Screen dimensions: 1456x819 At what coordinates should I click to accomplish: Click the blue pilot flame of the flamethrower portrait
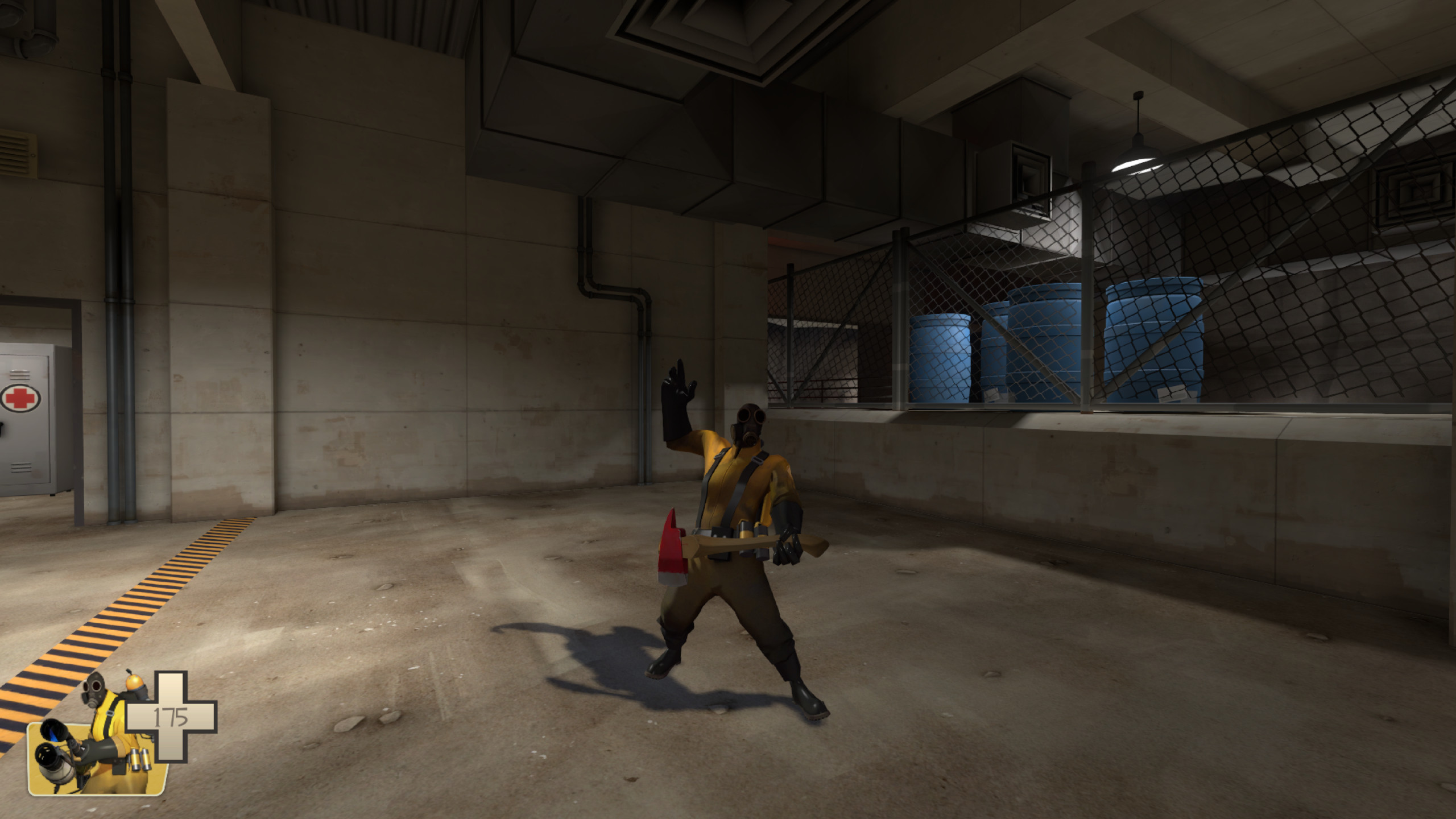(53, 737)
